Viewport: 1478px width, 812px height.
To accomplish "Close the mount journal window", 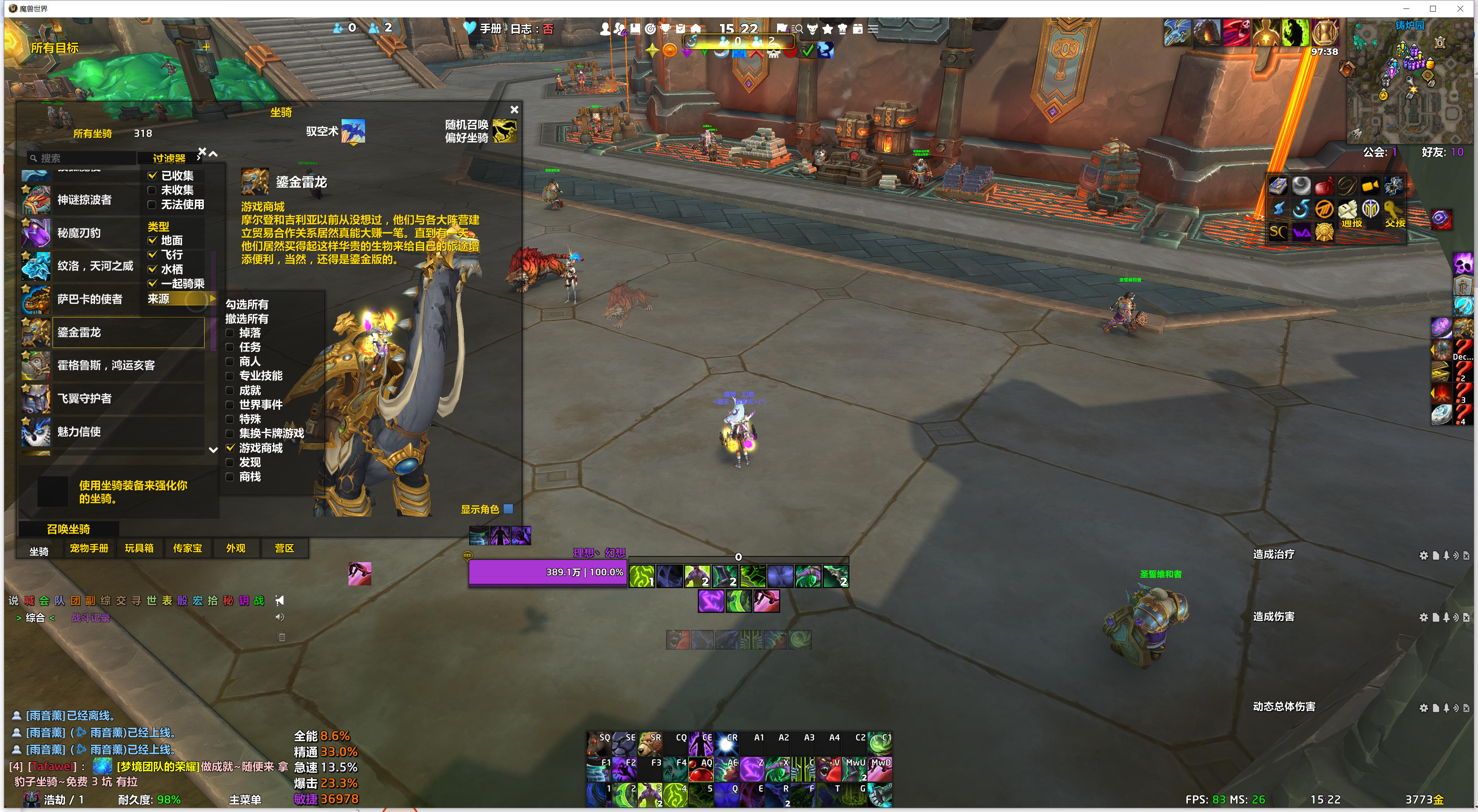I will tap(514, 109).
